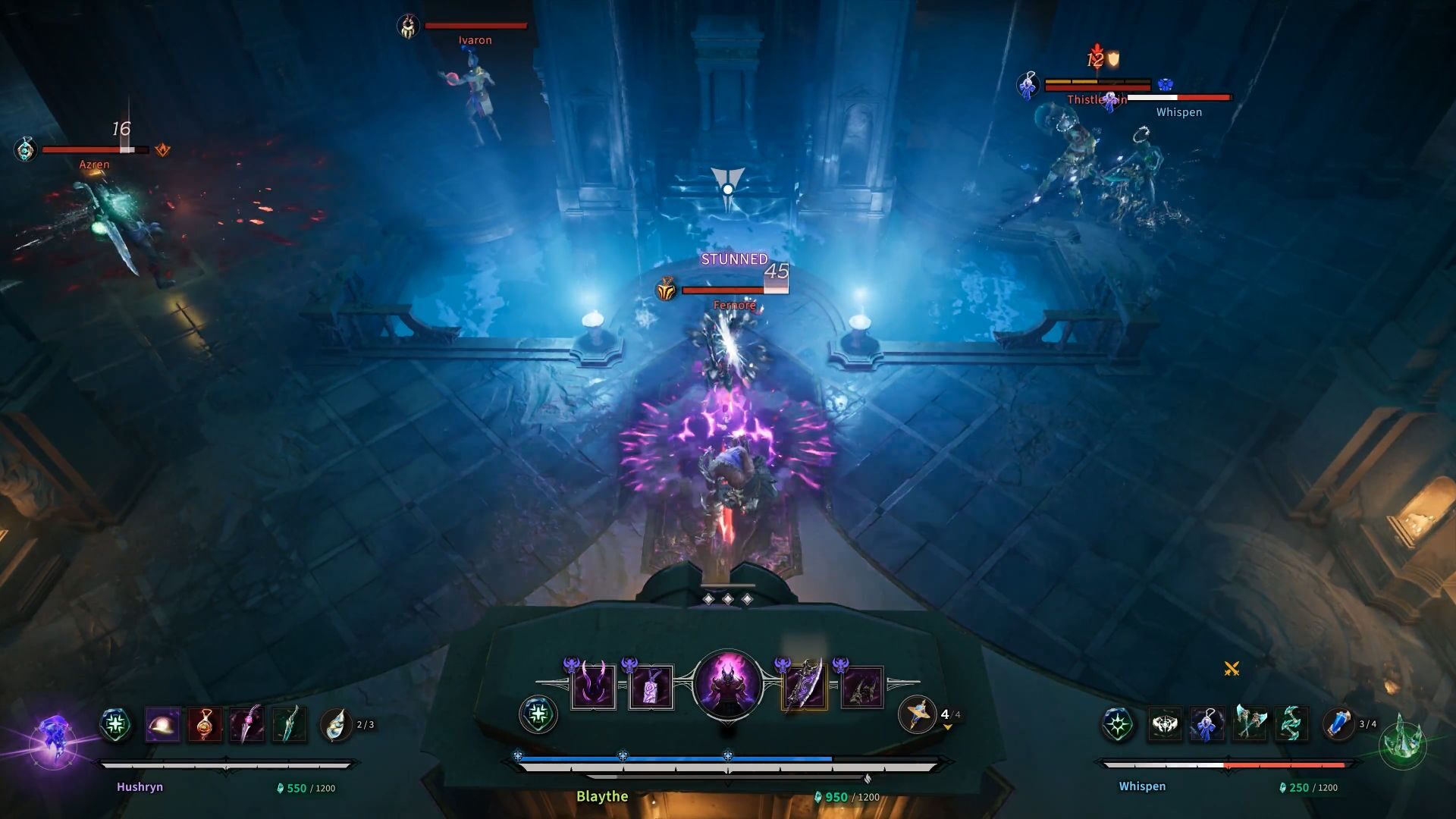Click Whispen's blue ribbon pendant item
The width and height of the screenshot is (1456, 819).
(x=1208, y=724)
